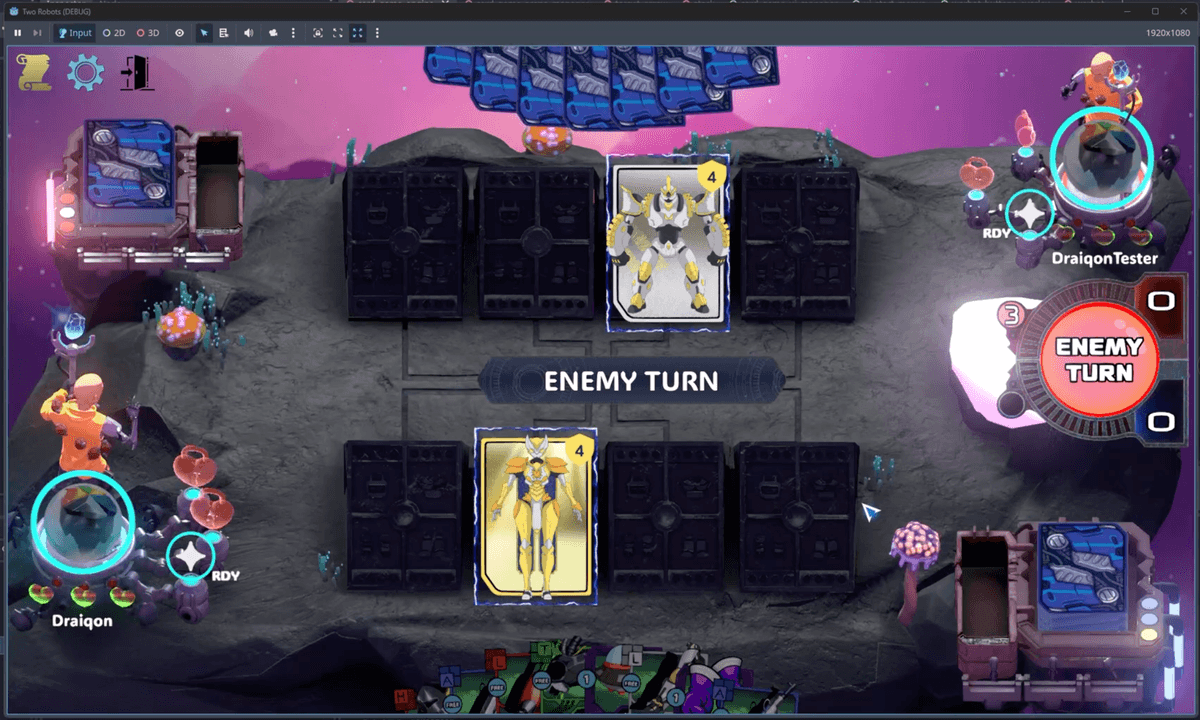Maximize the Two Robots window
The height and width of the screenshot is (720, 1200).
point(1155,11)
